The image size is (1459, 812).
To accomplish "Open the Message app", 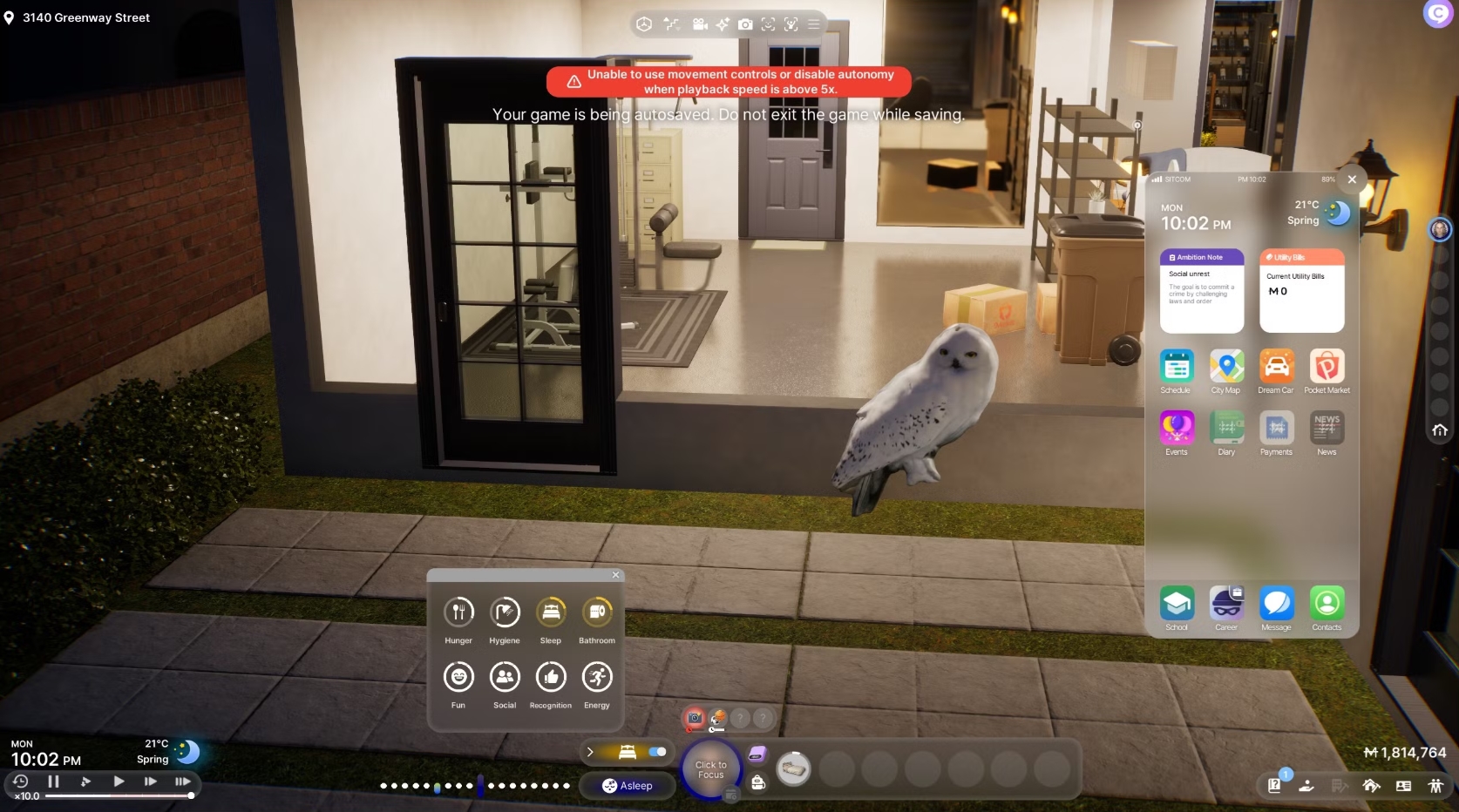I will (x=1277, y=603).
